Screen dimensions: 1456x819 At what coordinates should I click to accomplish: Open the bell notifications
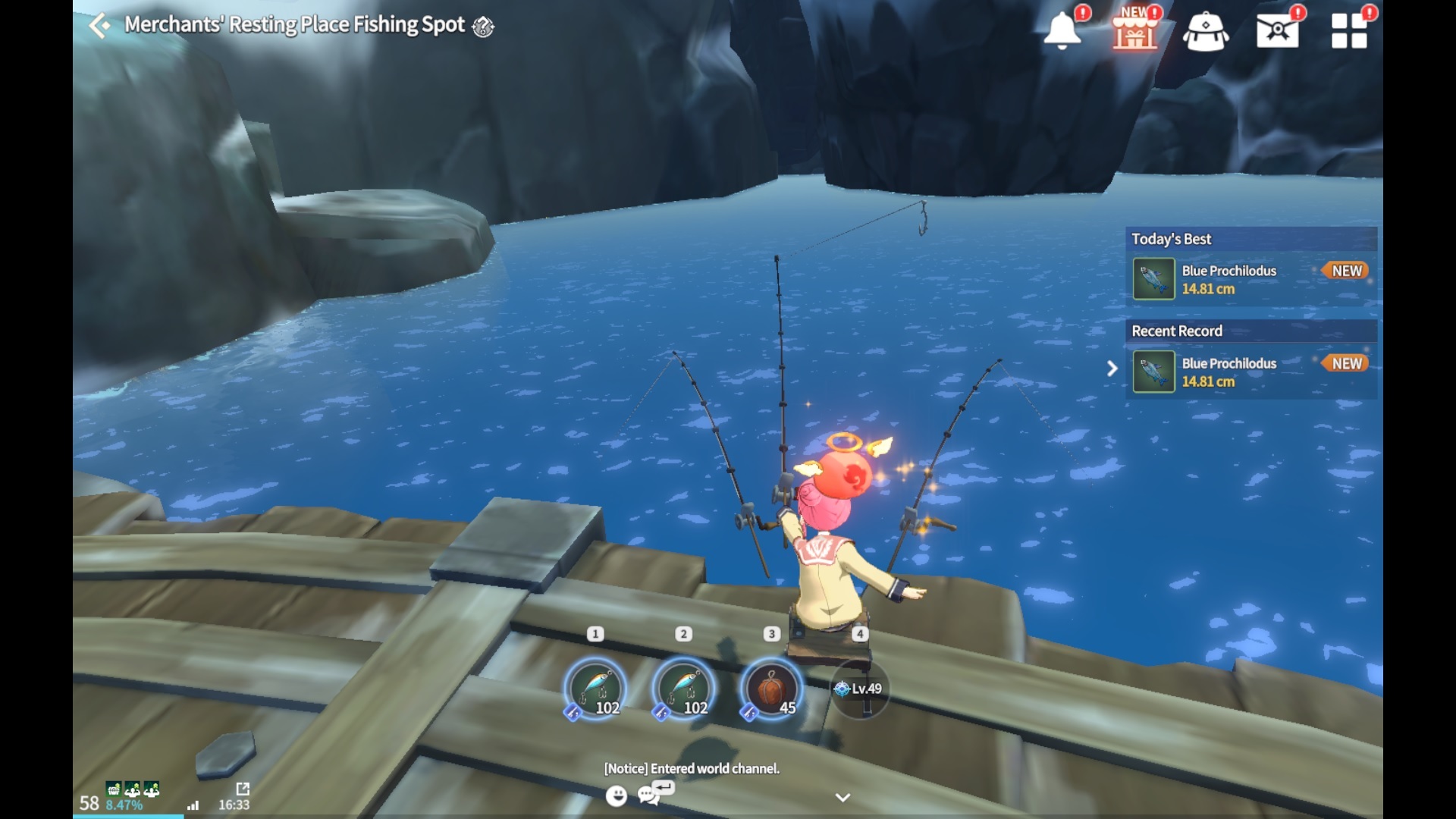(x=1062, y=31)
